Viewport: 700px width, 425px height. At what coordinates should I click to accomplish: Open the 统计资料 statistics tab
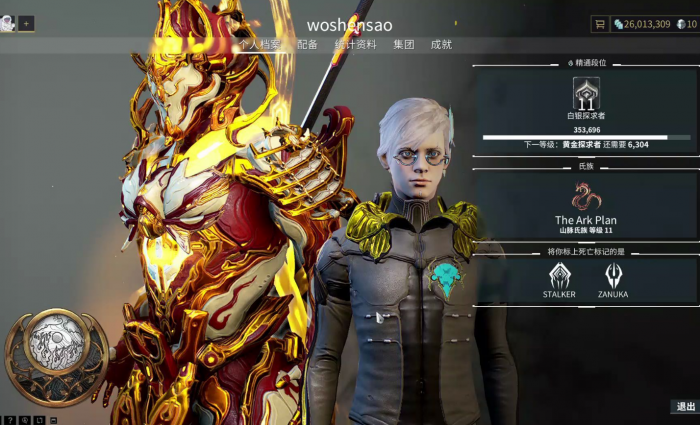[354, 45]
